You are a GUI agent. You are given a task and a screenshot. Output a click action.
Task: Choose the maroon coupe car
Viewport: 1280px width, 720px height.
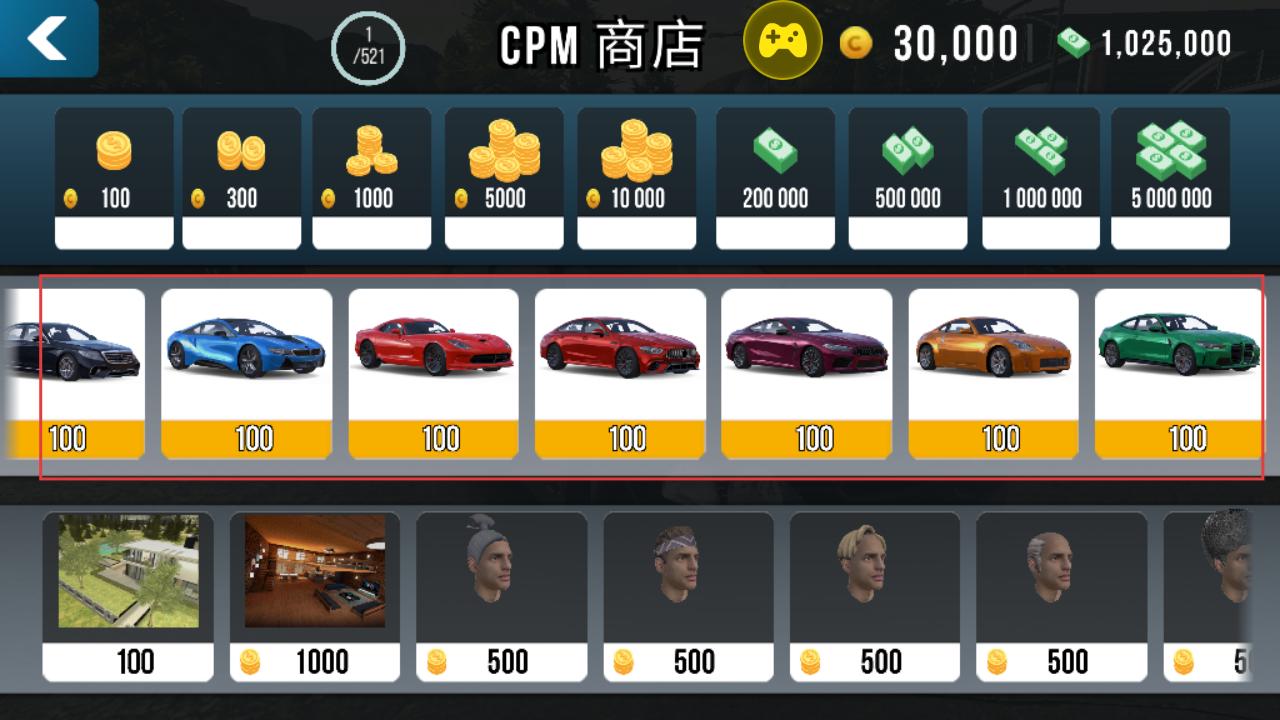(806, 373)
